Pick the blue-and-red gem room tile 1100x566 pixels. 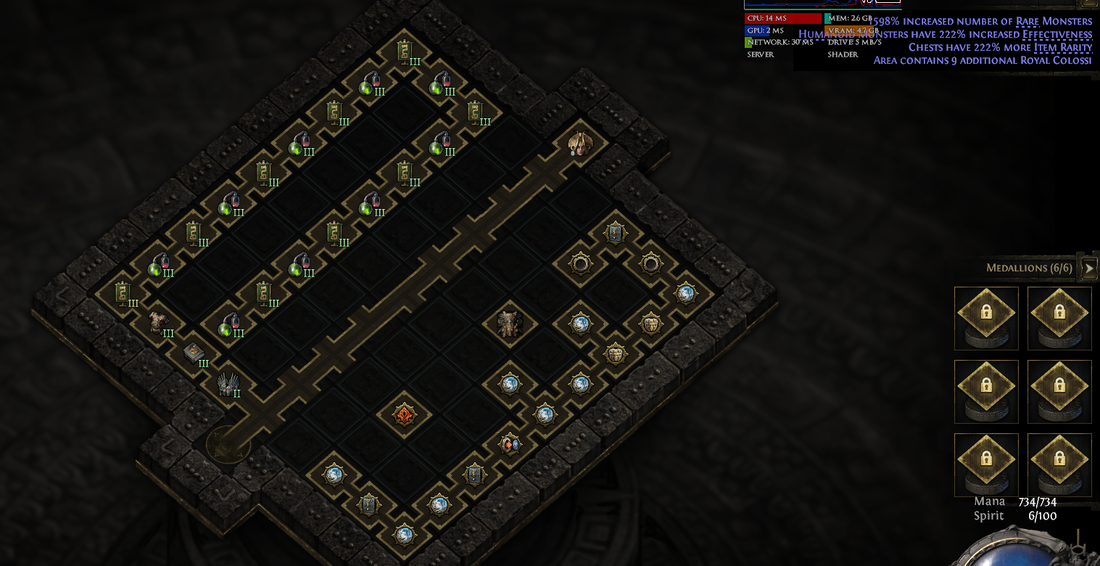510,444
